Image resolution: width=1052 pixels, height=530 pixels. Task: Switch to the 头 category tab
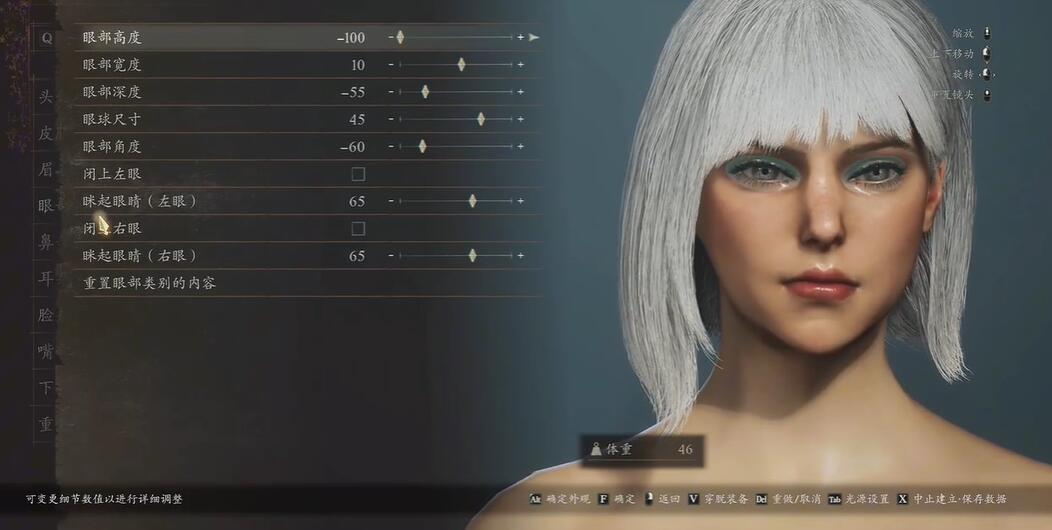click(46, 97)
